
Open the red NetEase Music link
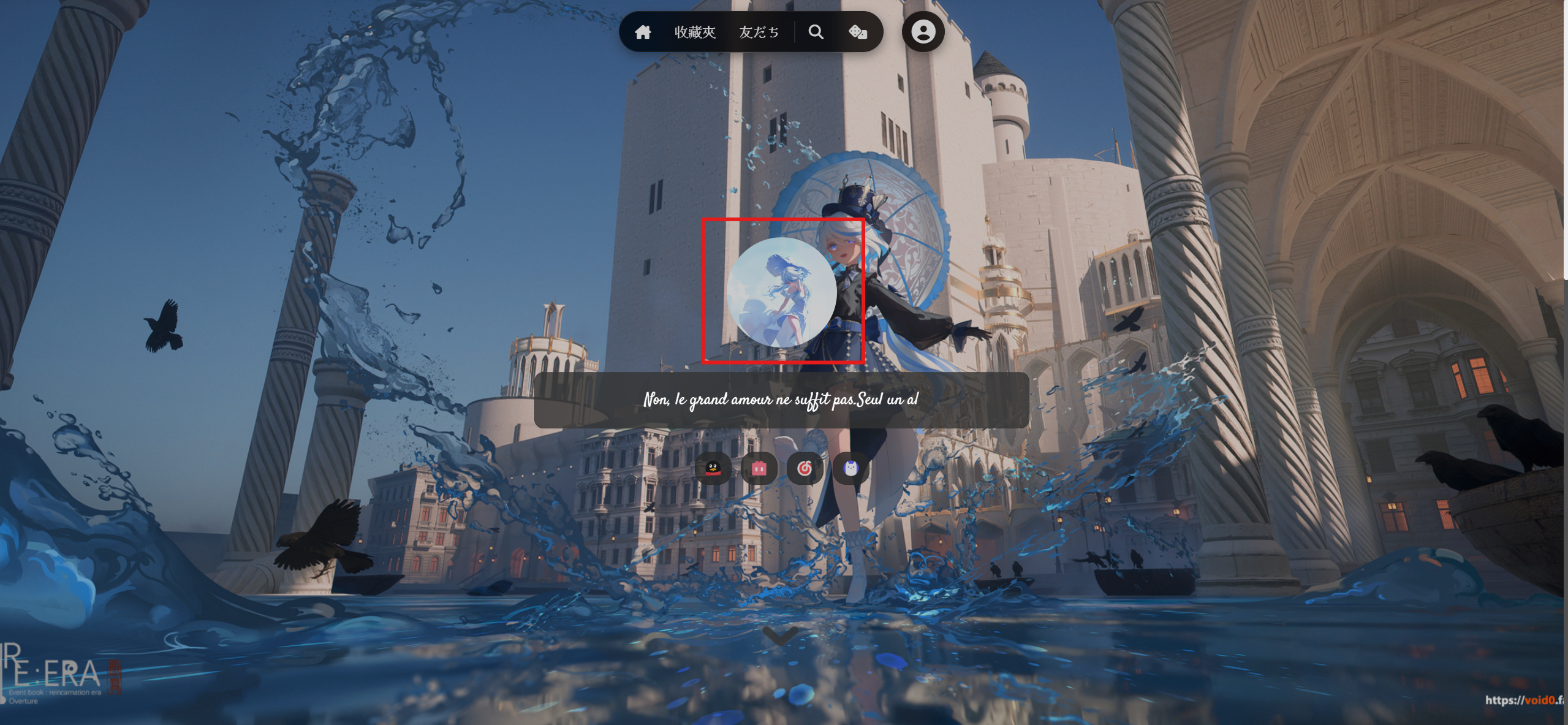coord(805,469)
